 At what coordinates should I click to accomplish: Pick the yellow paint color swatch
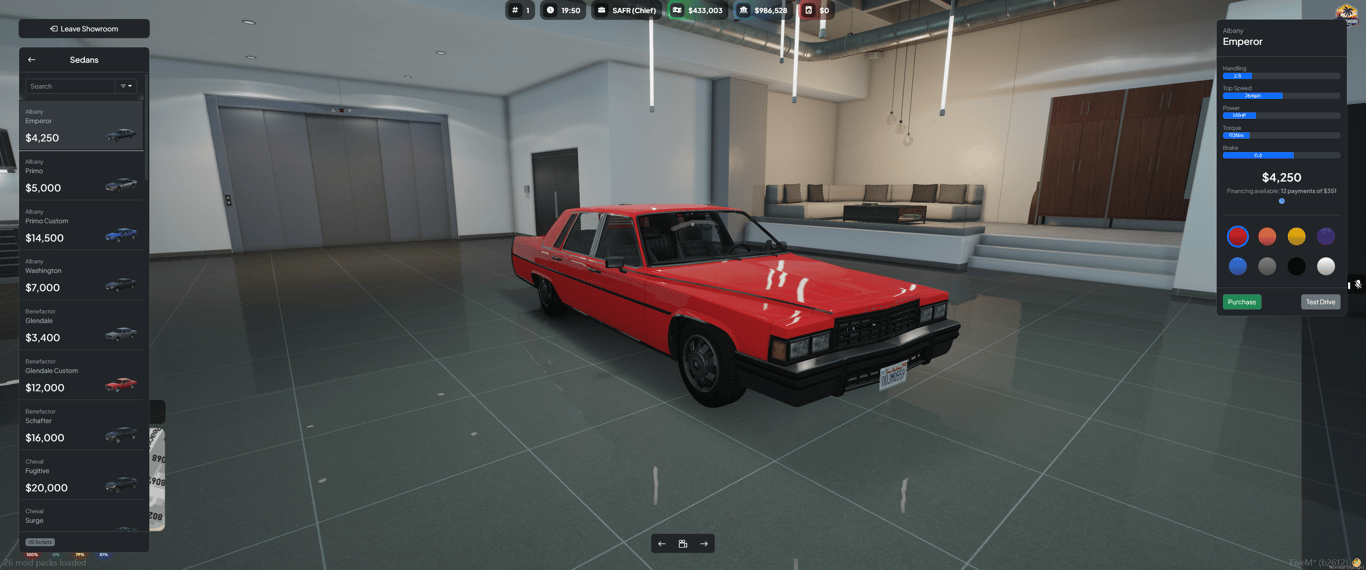[x=1296, y=237]
